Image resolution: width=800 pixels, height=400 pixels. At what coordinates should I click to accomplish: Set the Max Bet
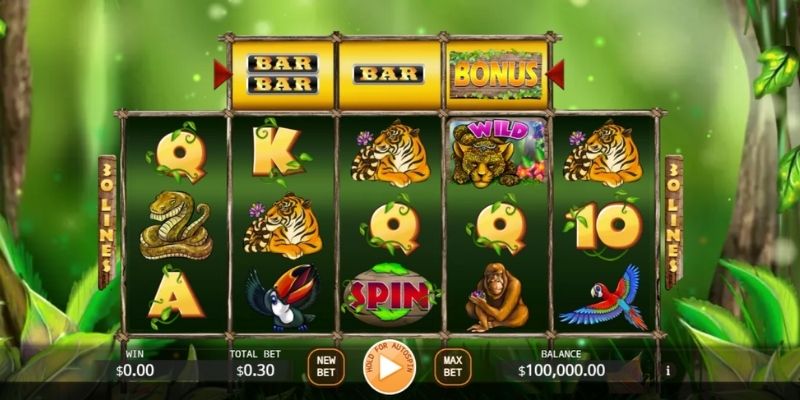tap(451, 367)
